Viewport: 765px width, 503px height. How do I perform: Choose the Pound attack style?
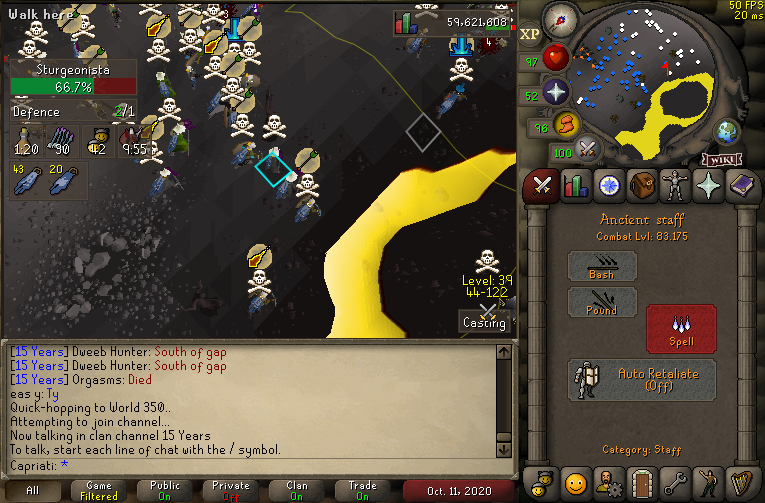[x=602, y=303]
